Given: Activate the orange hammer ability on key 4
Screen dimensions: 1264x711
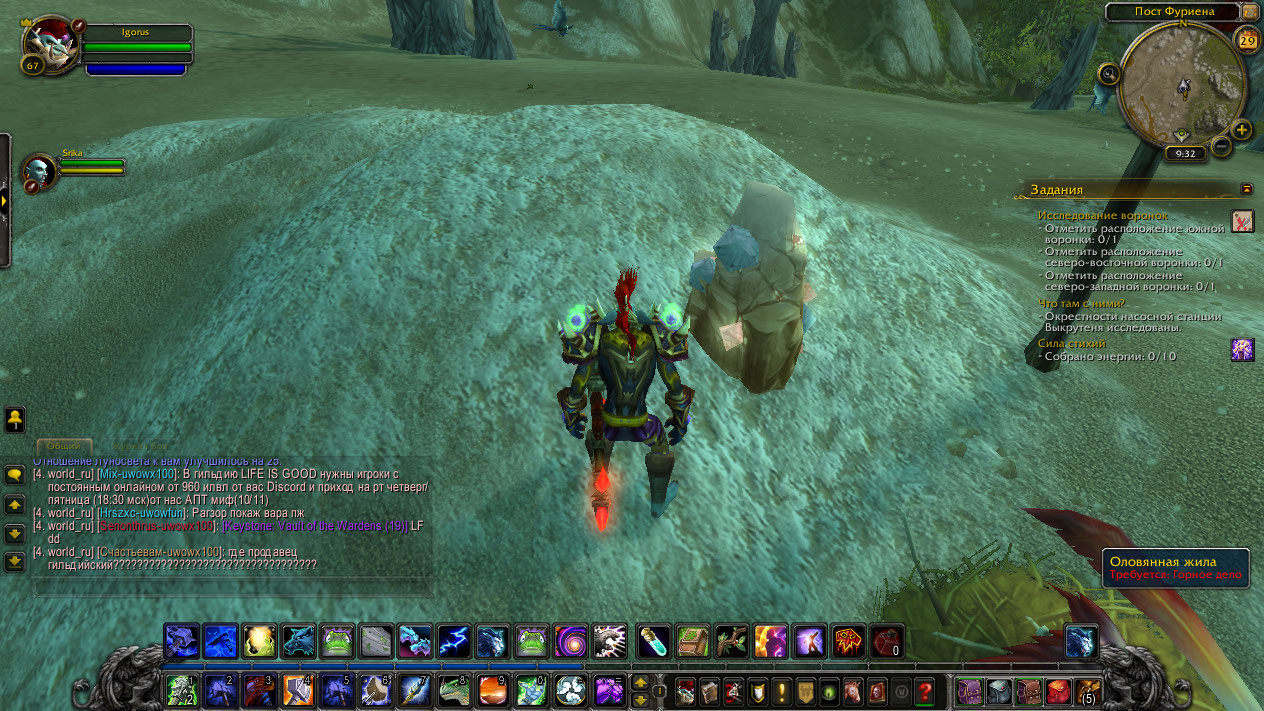Looking at the screenshot, I should coord(297,690).
